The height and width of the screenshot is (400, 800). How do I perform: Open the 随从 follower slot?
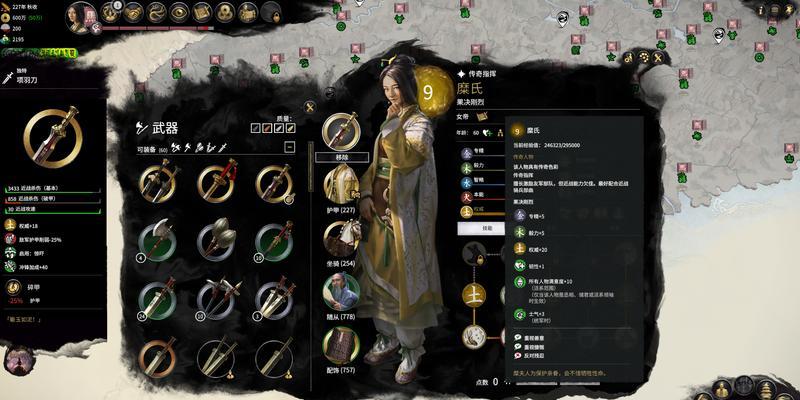tap(341, 292)
